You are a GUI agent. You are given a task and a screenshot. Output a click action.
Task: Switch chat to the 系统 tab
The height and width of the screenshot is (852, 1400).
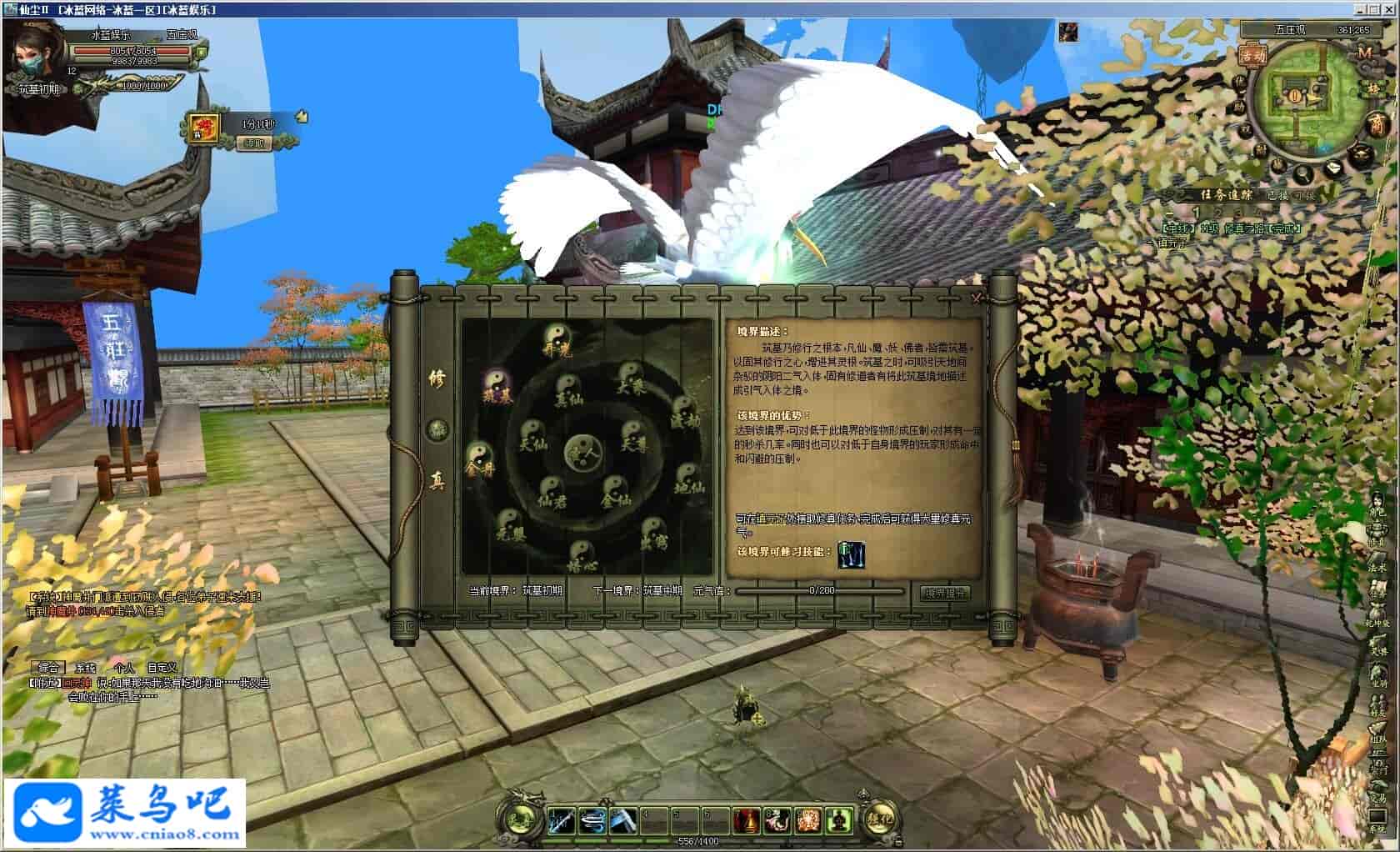coord(86,667)
